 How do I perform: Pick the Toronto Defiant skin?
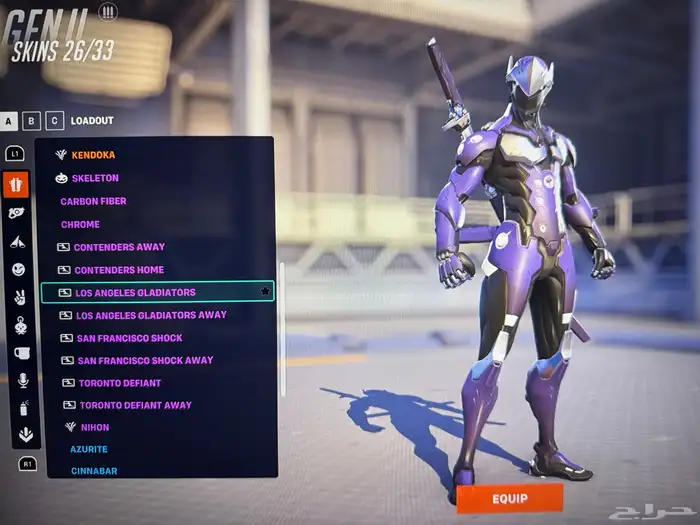point(119,383)
